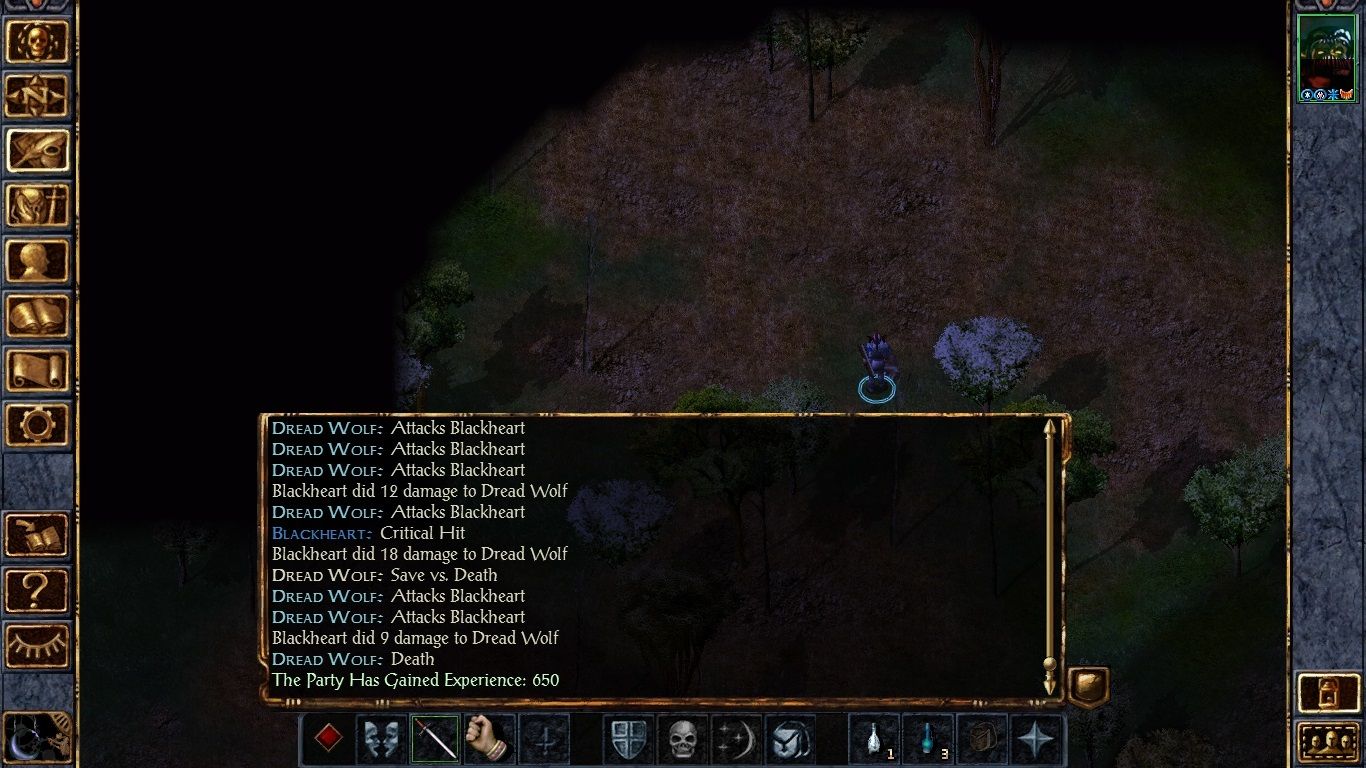Screen dimensions: 1366x768
Task: Open special abilities star icon
Action: pyautogui.click(x=1035, y=740)
